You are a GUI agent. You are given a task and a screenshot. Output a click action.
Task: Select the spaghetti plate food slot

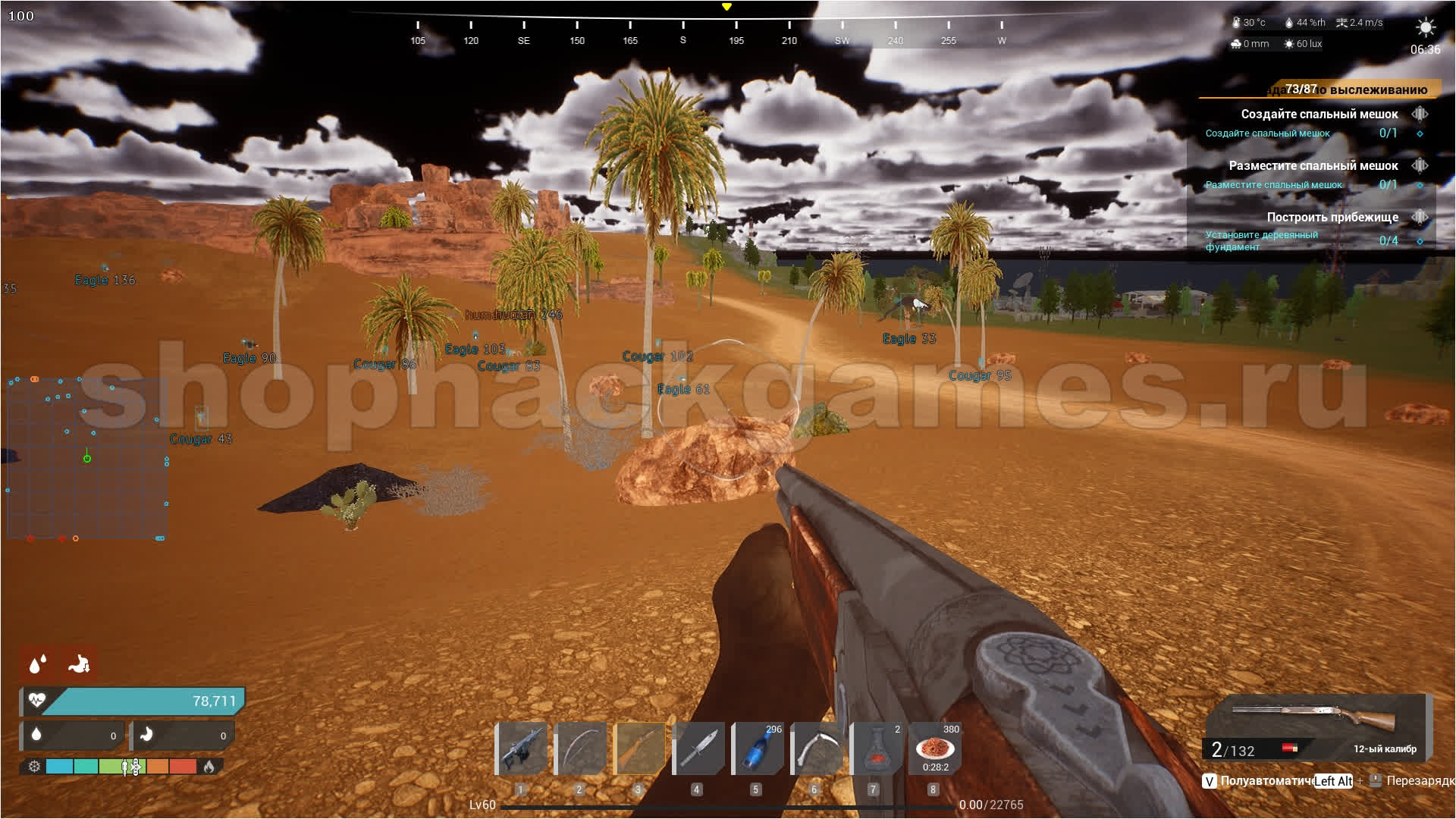pos(934,748)
